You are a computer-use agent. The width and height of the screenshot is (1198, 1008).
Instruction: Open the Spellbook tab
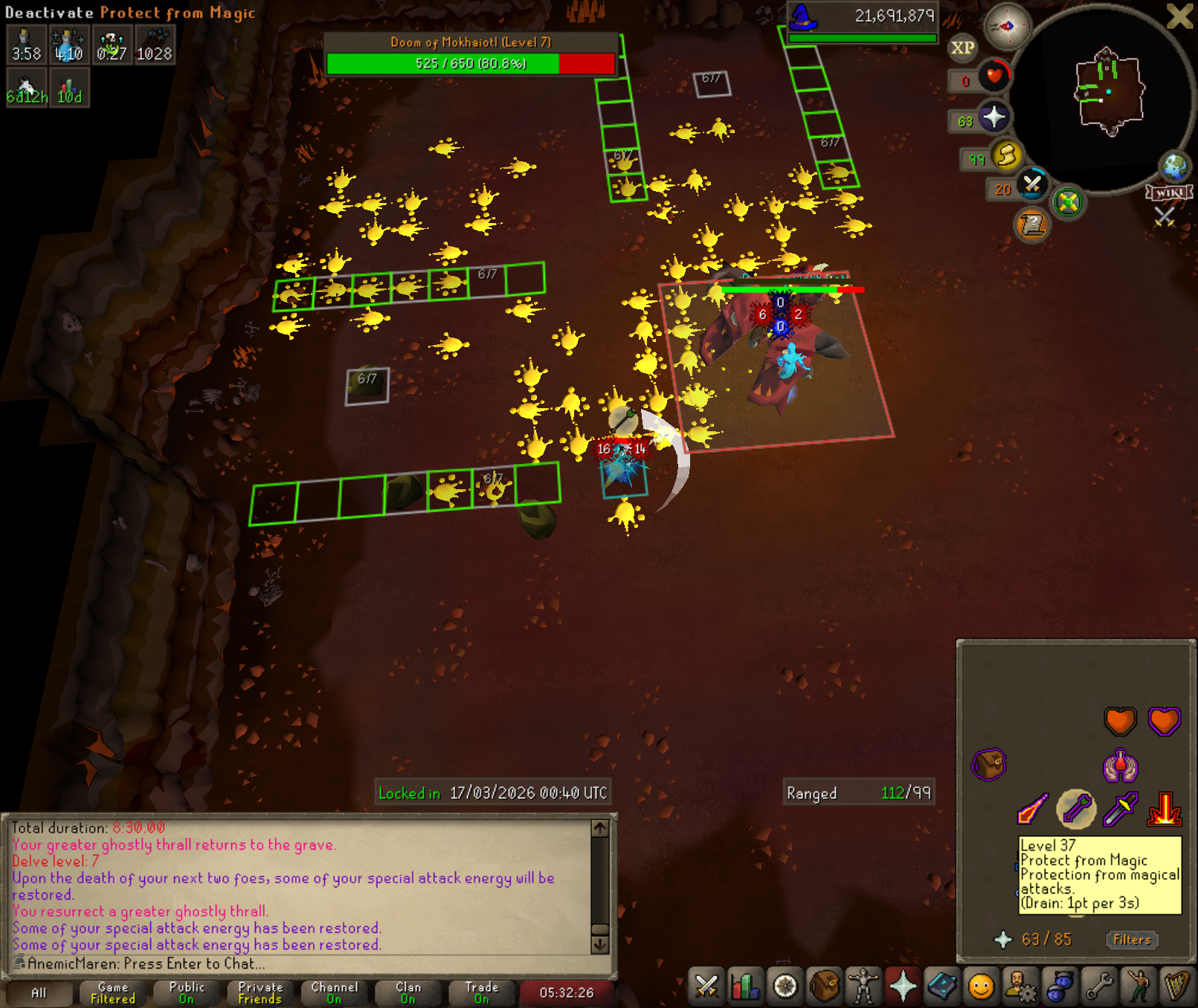(942, 987)
